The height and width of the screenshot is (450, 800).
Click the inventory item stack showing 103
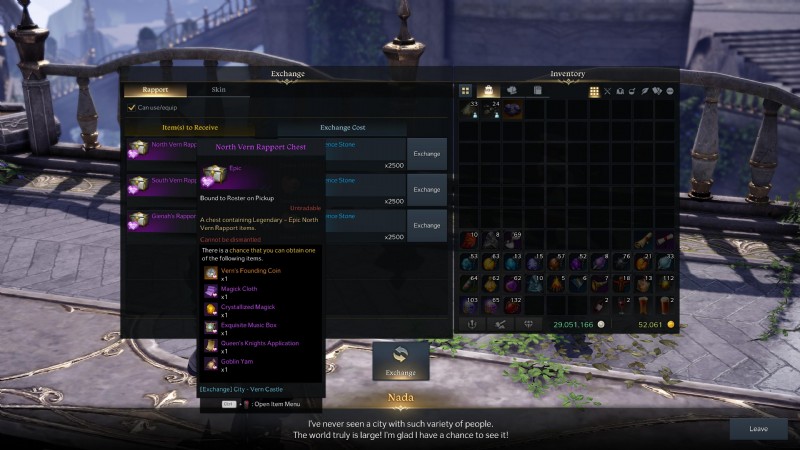(x=468, y=306)
